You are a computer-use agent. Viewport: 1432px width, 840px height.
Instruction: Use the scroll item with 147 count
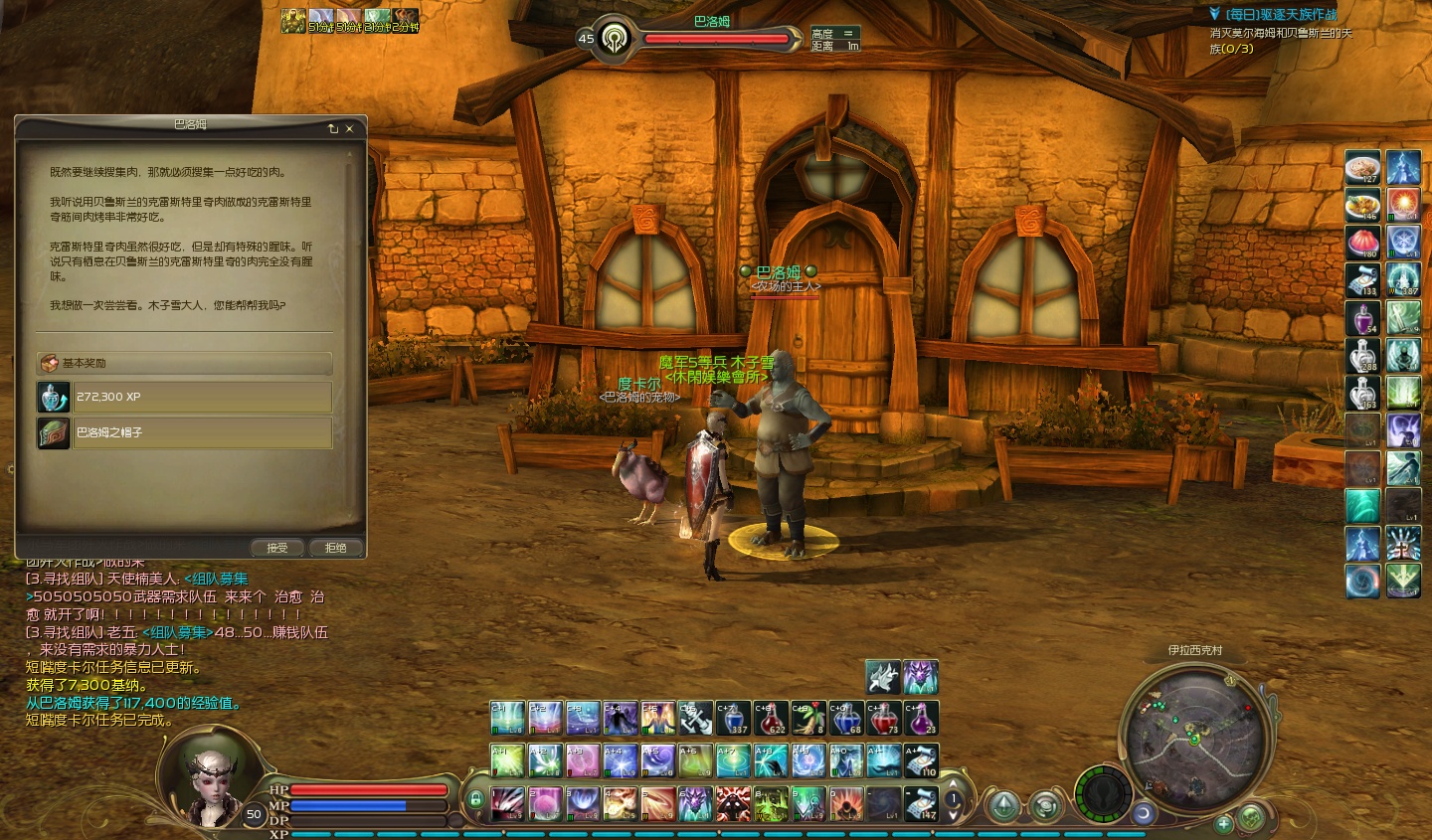[x=922, y=803]
